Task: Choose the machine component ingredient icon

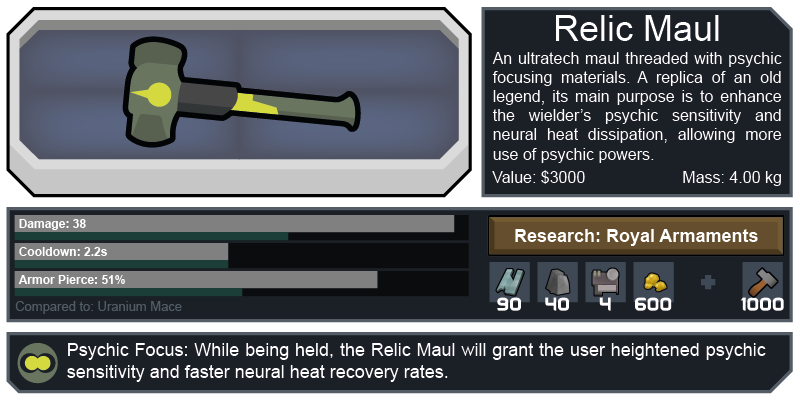Action: point(605,281)
